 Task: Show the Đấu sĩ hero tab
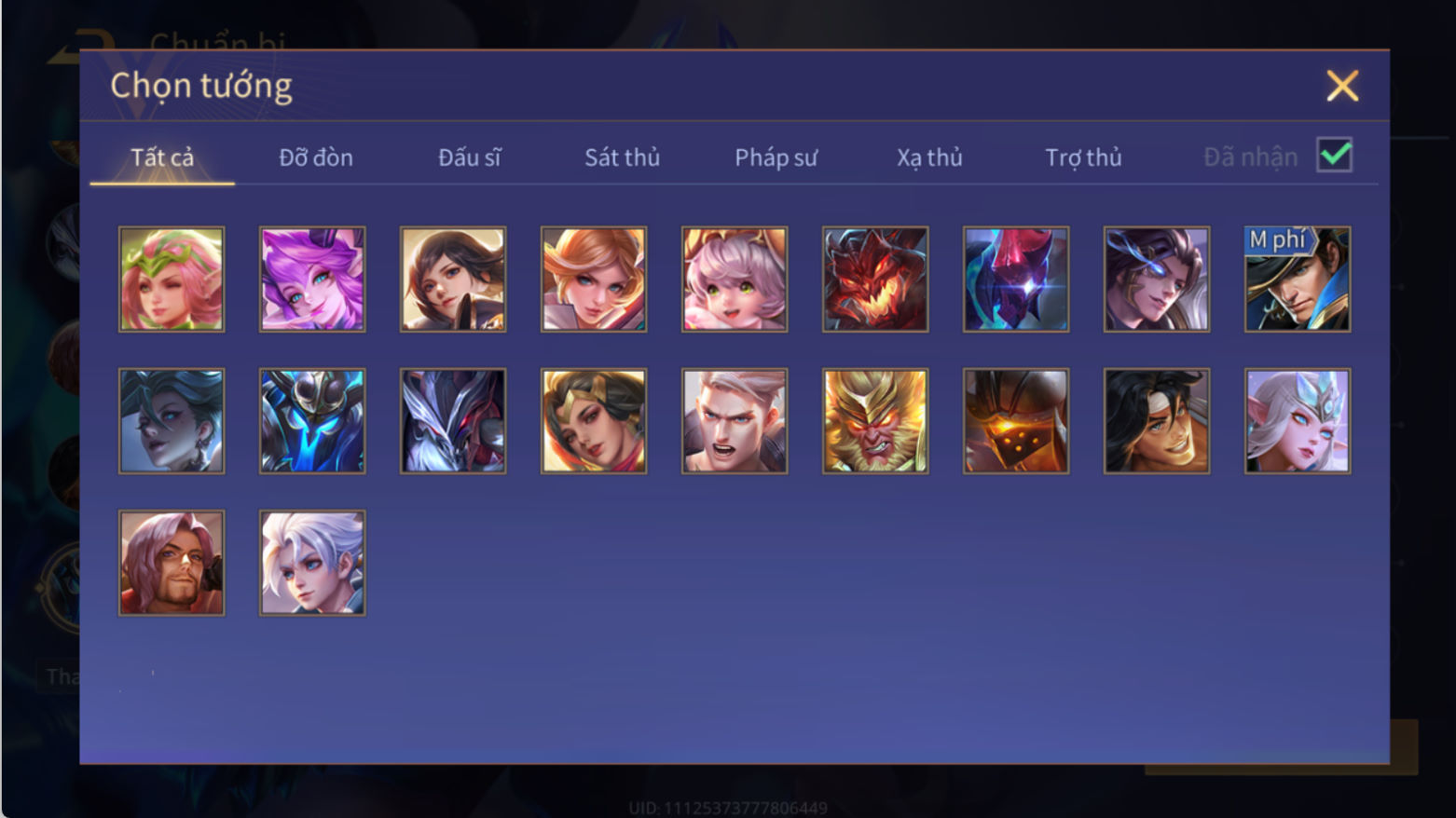tap(470, 157)
